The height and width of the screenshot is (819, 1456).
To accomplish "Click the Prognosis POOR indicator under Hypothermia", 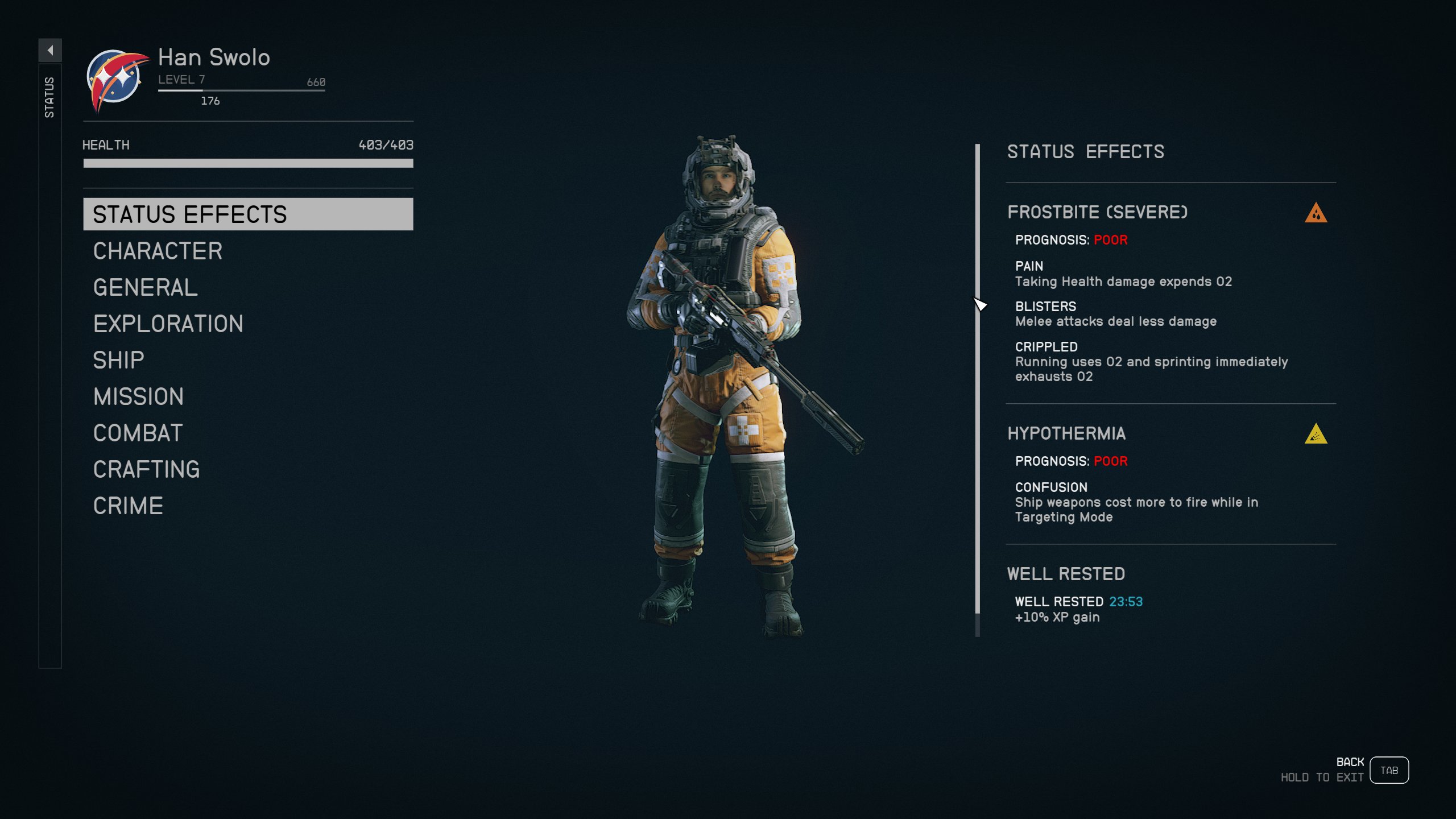I will [1110, 461].
